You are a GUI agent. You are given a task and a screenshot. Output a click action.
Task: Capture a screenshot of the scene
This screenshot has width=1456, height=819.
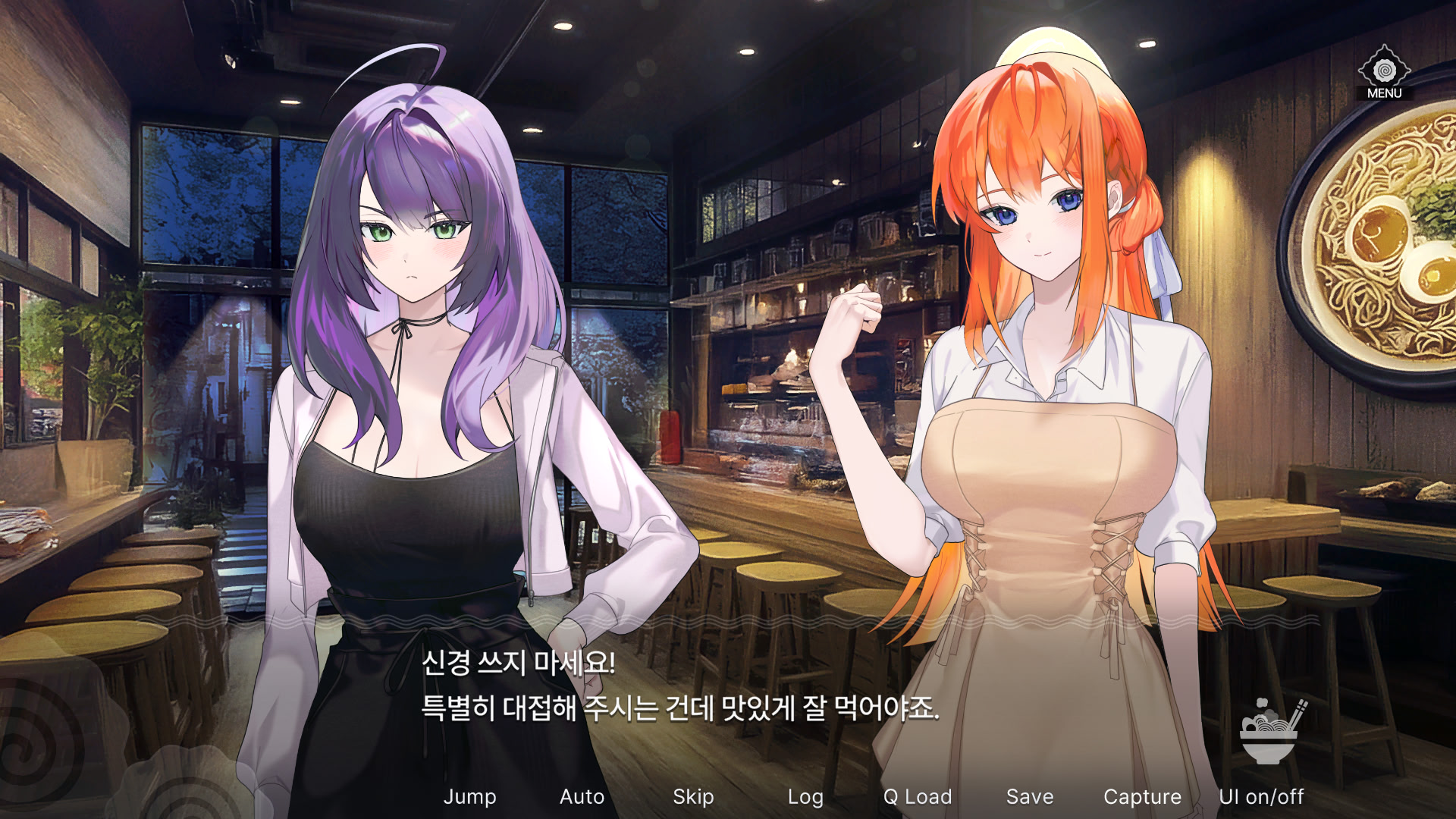pos(1143,797)
